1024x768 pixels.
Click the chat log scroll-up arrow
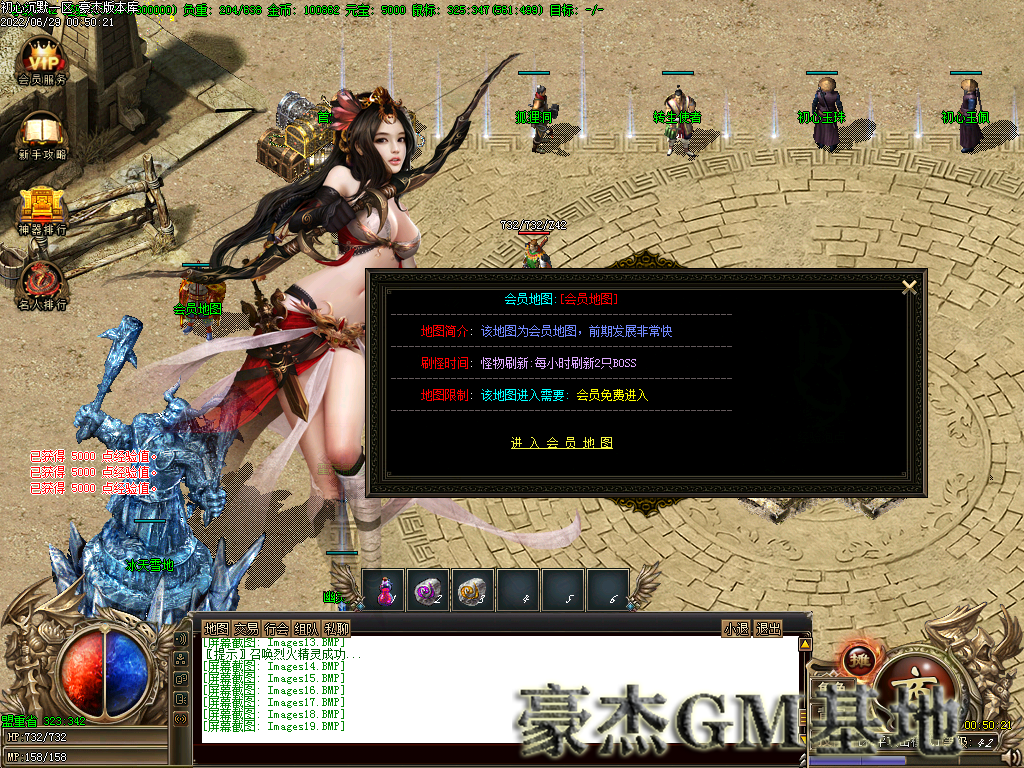[805, 645]
